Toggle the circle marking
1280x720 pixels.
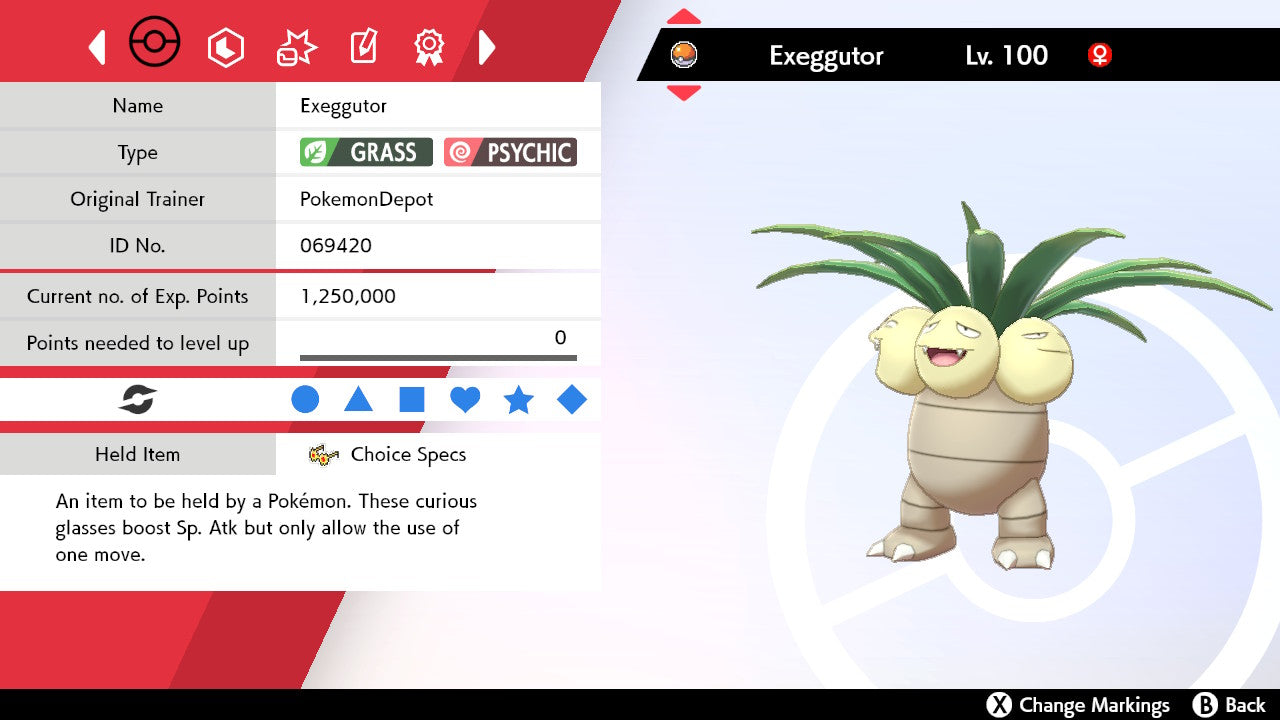[305, 400]
